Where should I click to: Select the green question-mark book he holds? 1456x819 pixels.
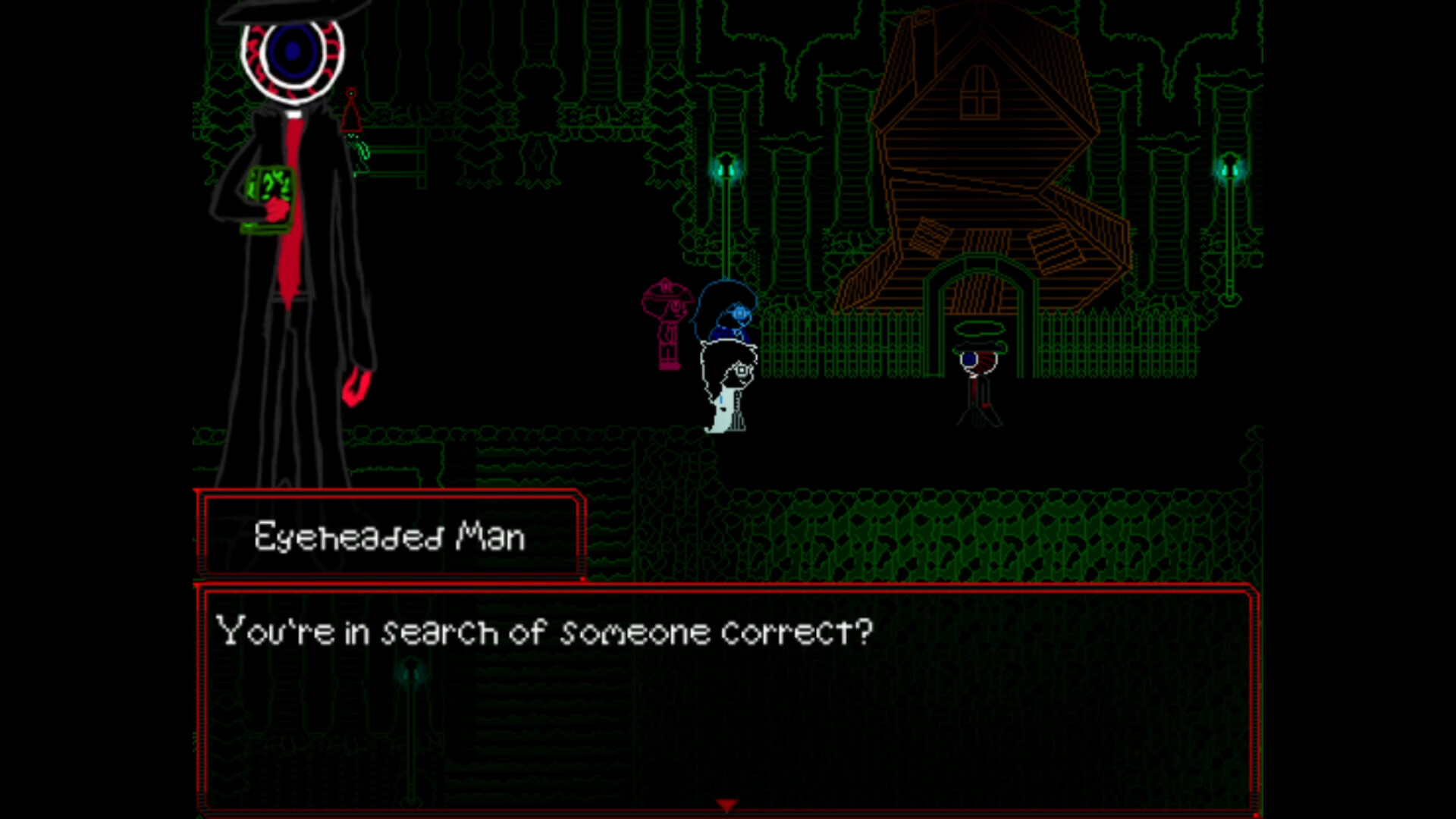pos(269,193)
